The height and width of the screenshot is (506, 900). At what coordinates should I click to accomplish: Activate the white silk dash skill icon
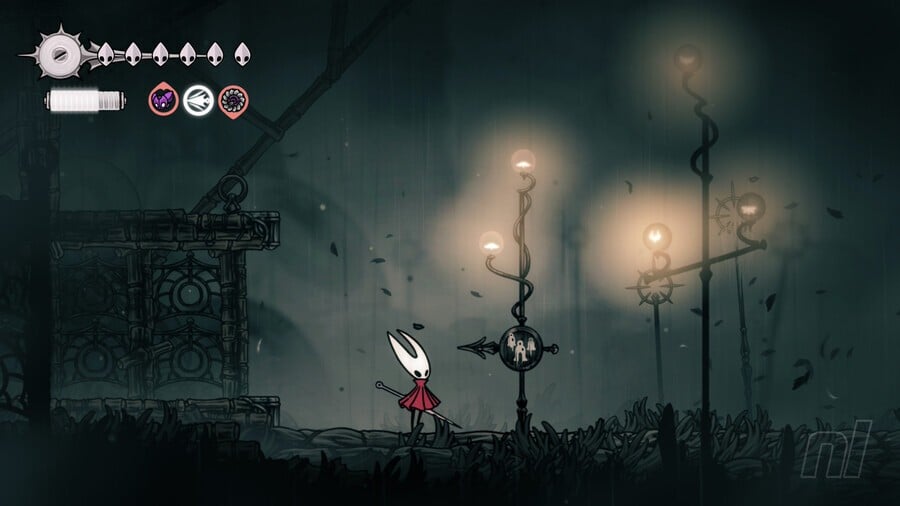(198, 99)
